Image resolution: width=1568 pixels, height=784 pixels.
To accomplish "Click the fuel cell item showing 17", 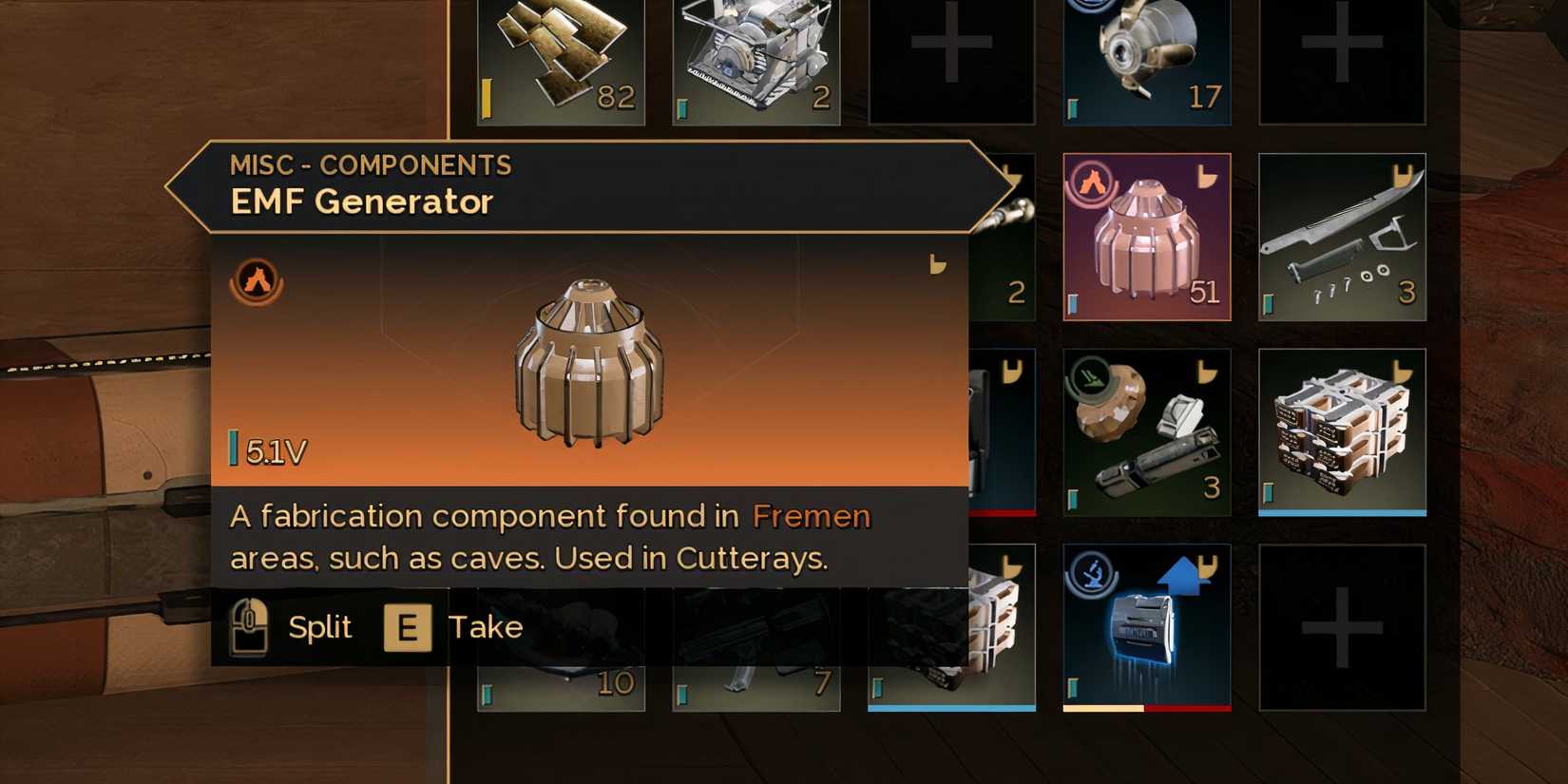I will [x=1147, y=57].
